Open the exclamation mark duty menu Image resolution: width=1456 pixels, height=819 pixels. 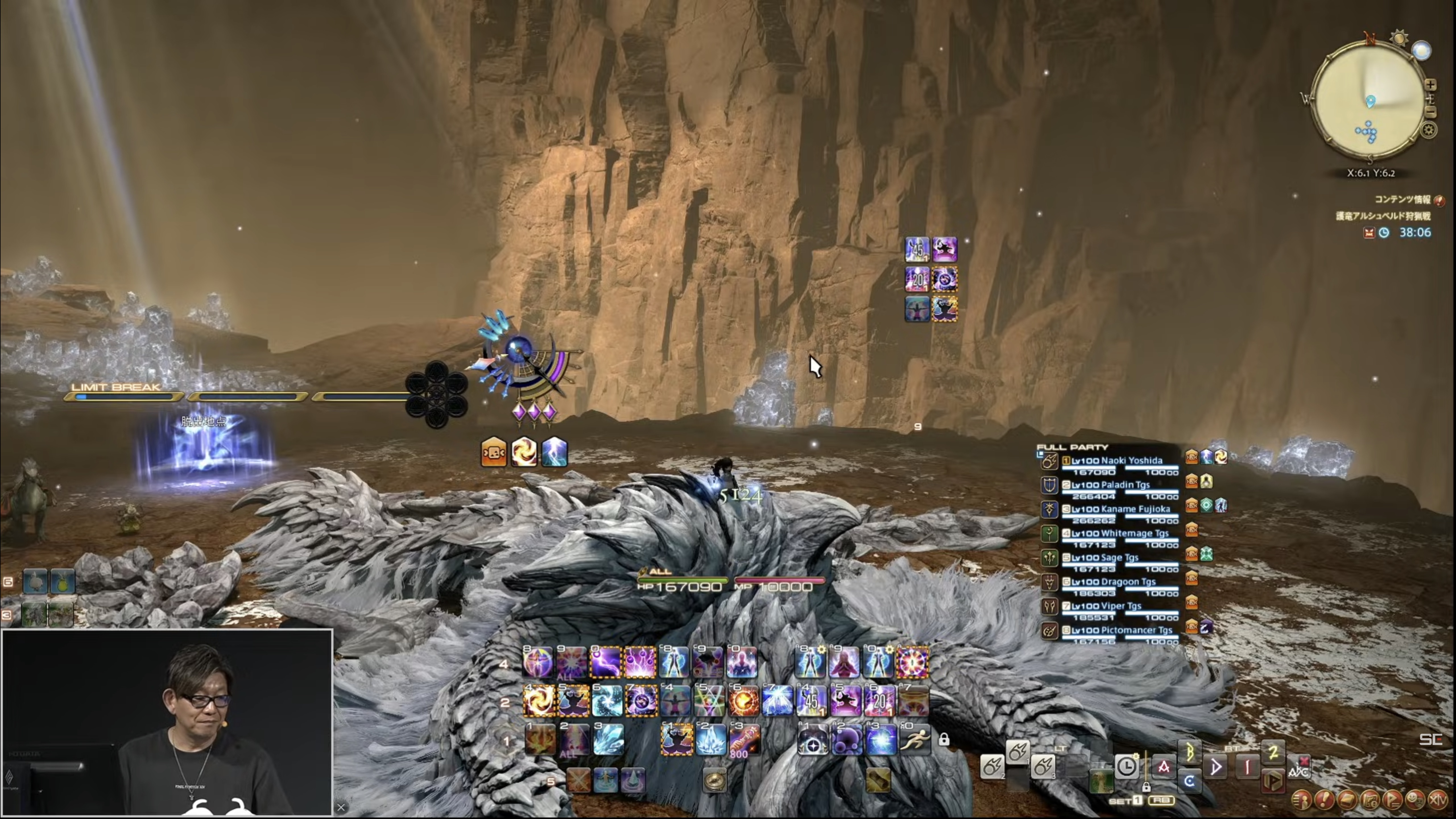coord(1324,800)
